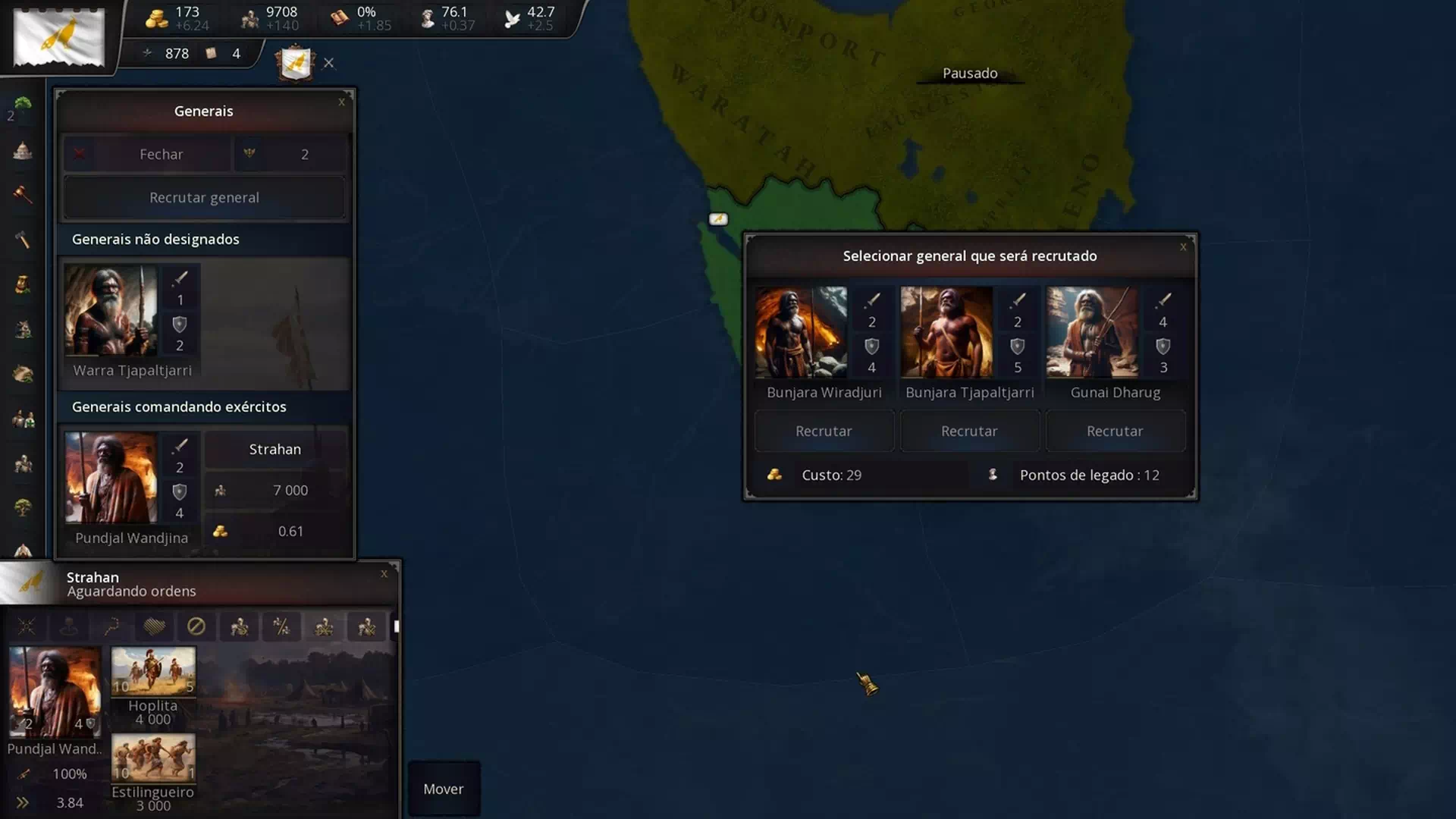Click the Pausado game status label
This screenshot has width=1456, height=819.
(970, 74)
